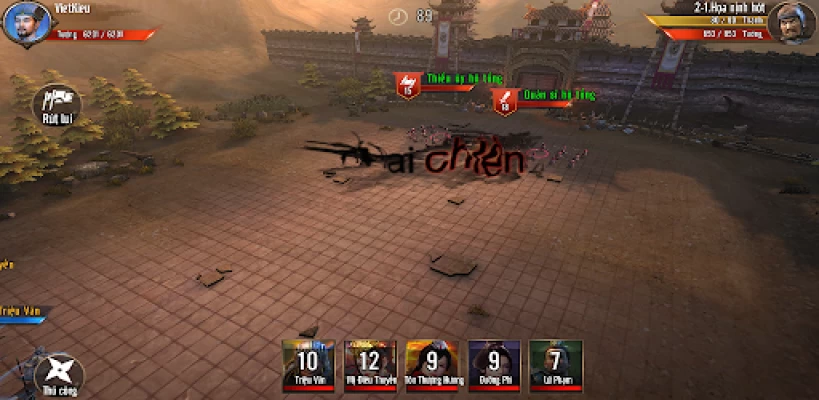819x400 pixels.
Task: Activate the Thủ công shuriken button
Action: 58,373
